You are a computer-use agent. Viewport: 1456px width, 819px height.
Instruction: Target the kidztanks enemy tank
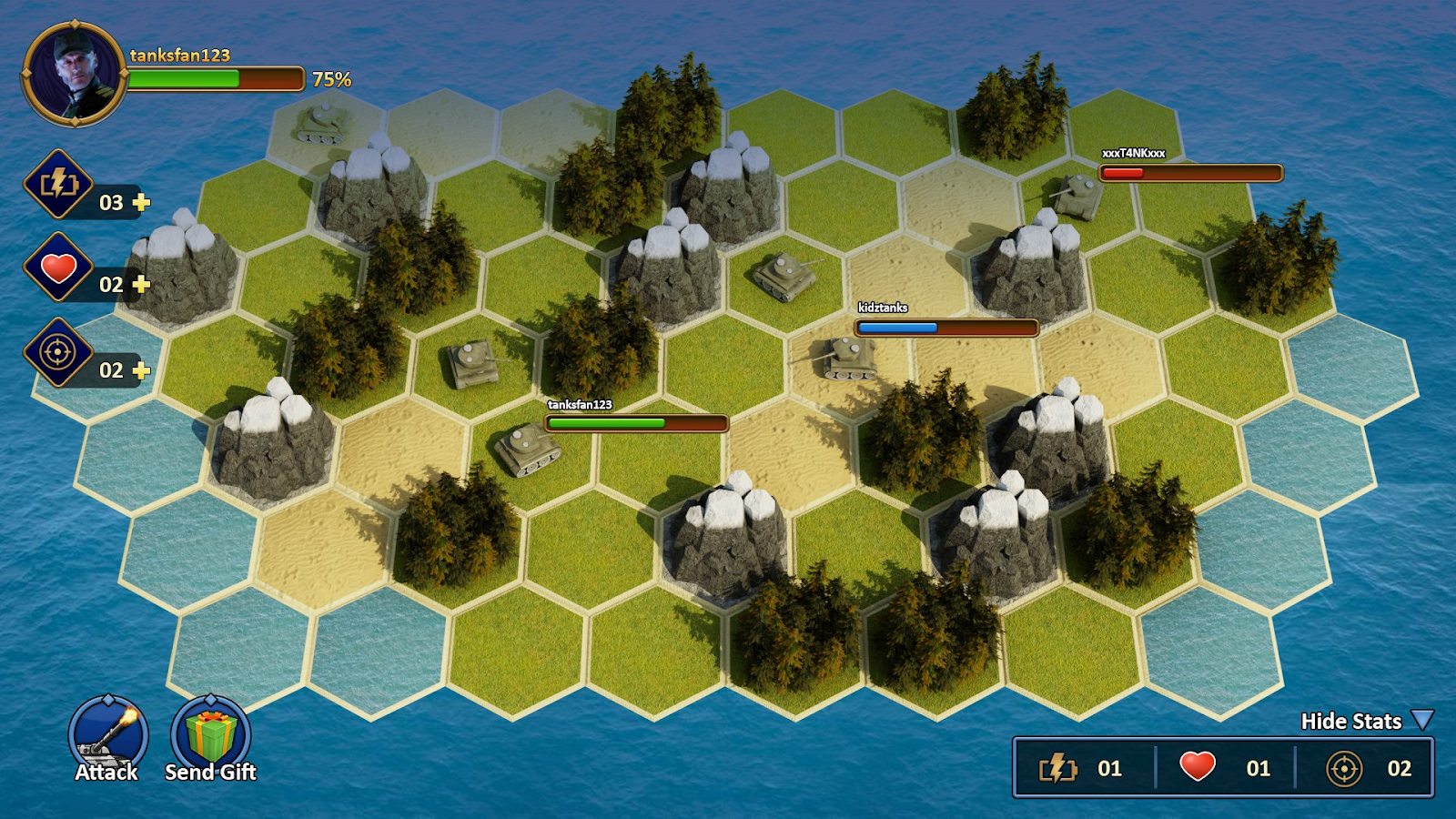848,357
